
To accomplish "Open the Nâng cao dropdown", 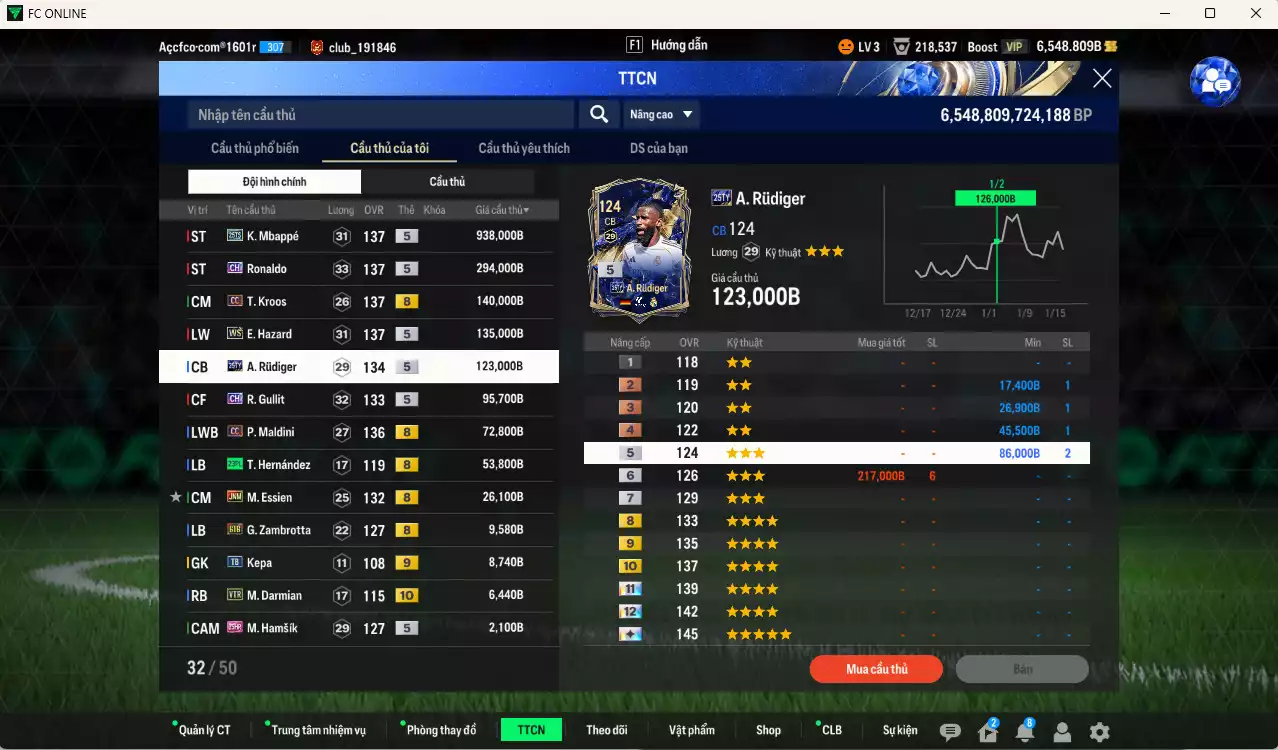I will pyautogui.click(x=661, y=115).
